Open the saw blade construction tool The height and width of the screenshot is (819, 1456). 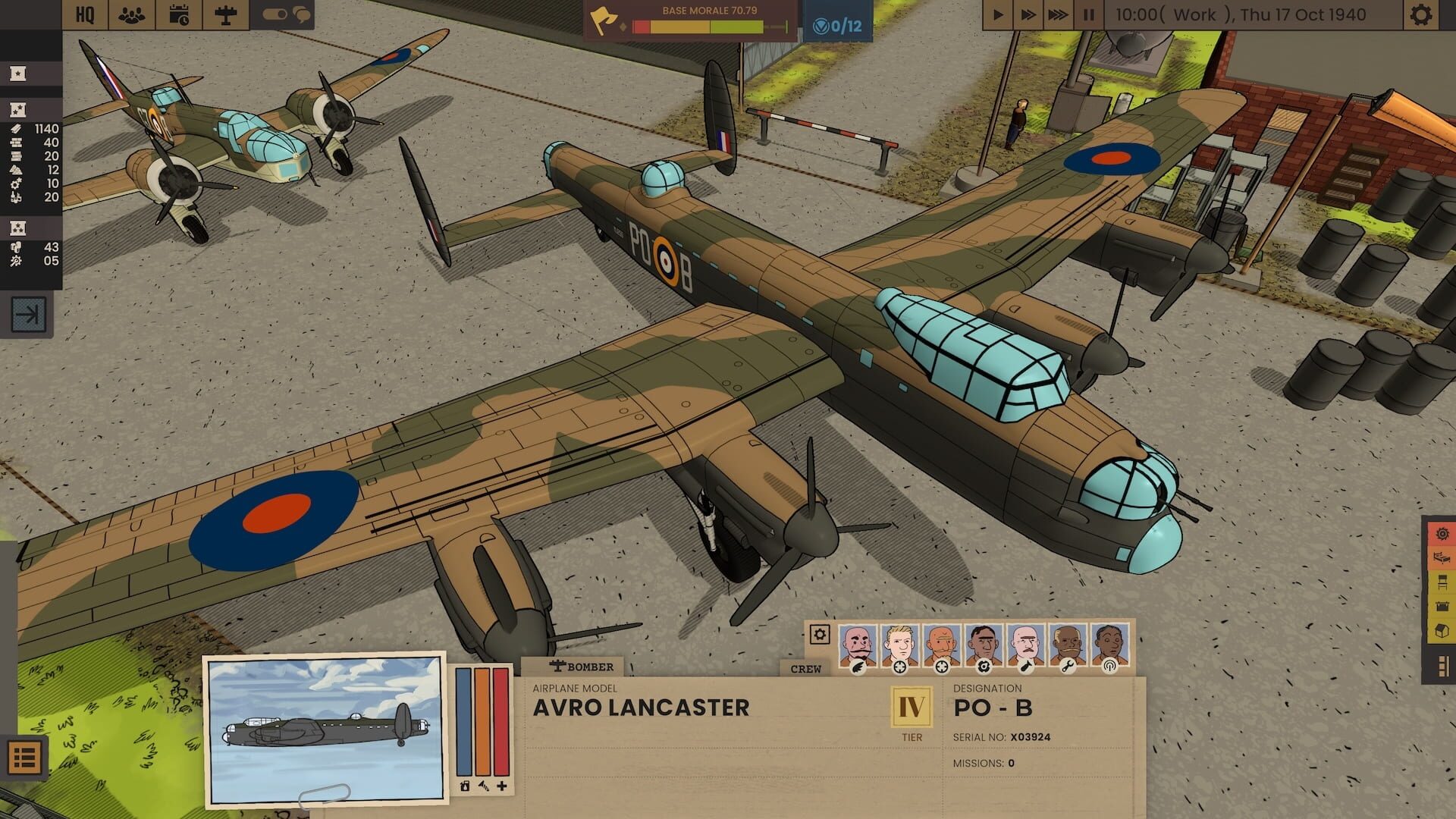(1442, 534)
